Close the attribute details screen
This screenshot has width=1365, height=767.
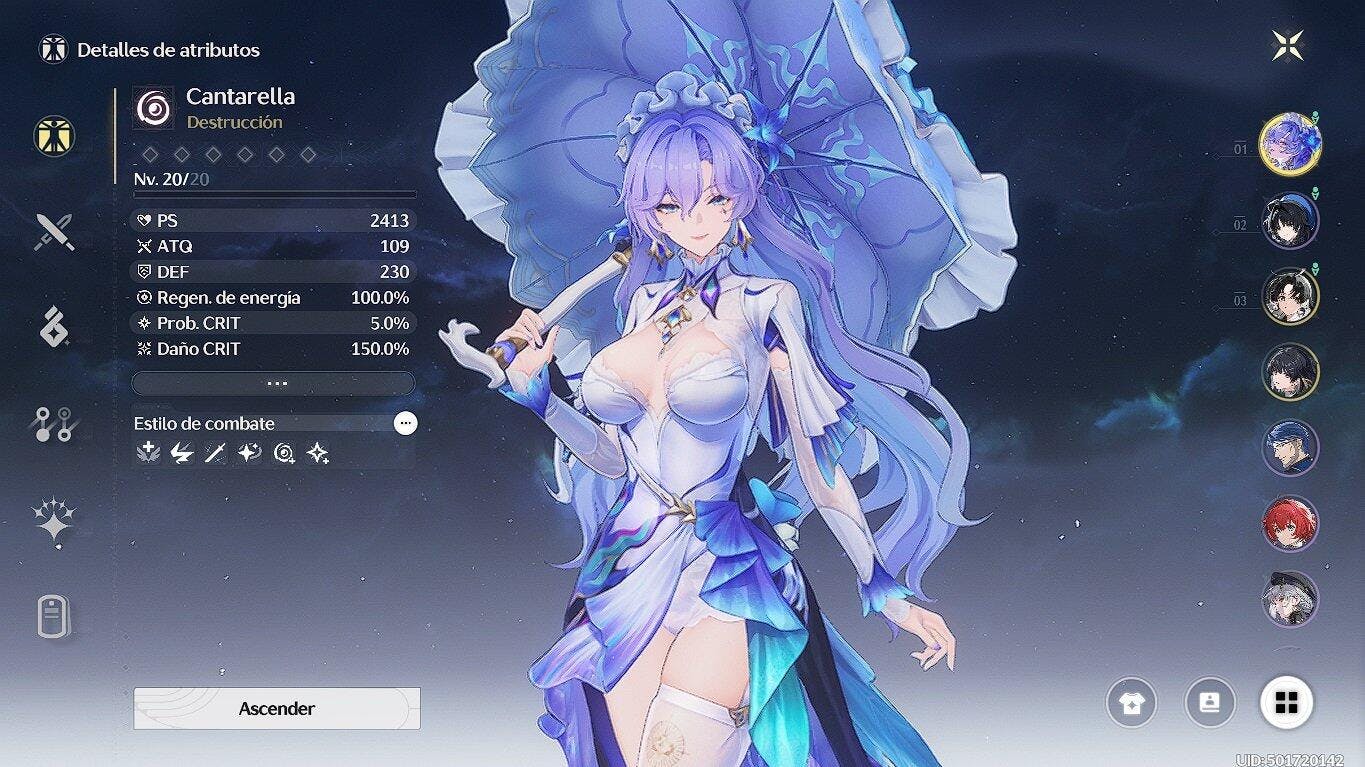point(1288,45)
